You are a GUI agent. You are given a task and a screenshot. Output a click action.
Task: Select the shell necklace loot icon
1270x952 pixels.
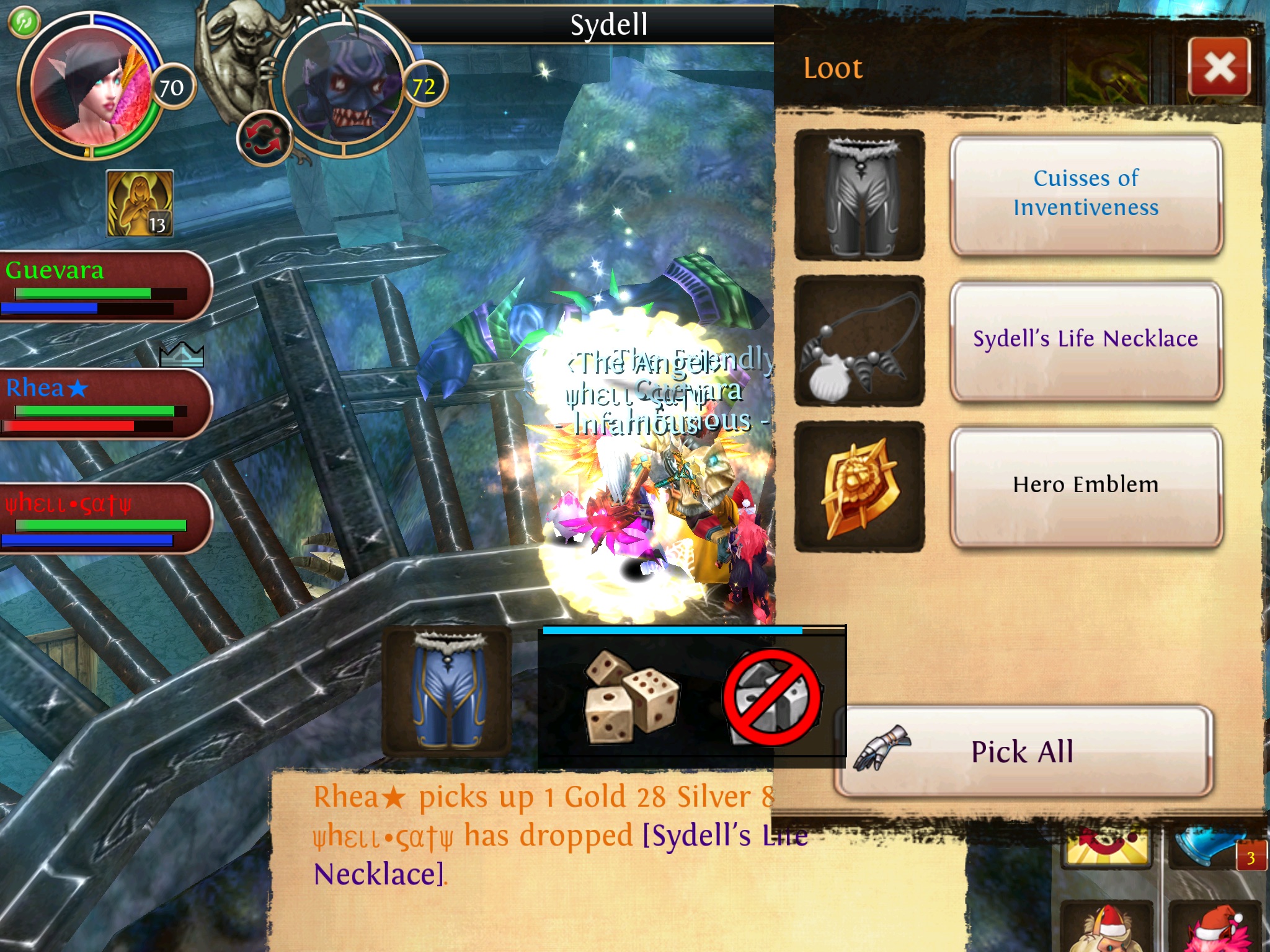pos(859,340)
